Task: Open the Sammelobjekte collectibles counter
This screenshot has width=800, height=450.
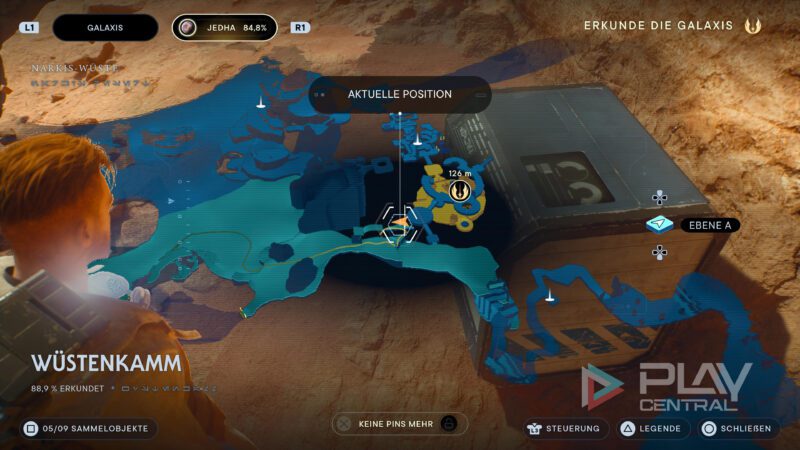Action: click(x=88, y=428)
